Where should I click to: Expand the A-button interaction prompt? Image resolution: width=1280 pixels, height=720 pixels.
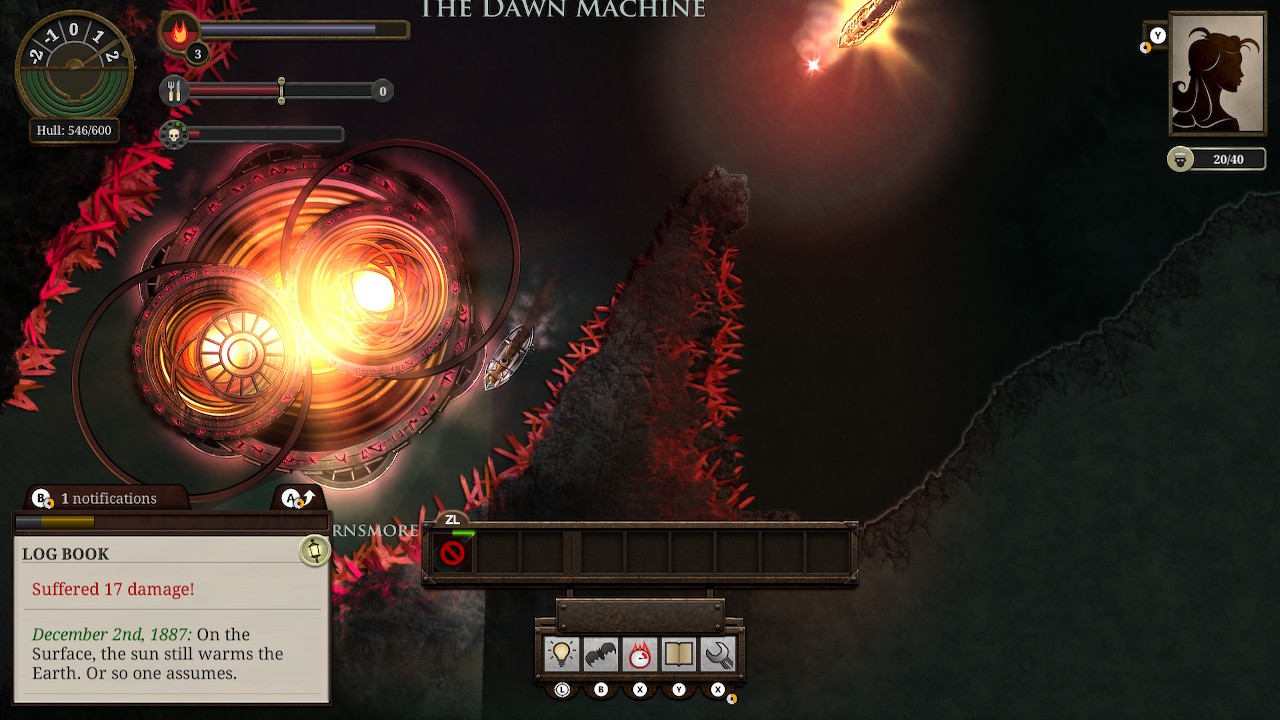tap(296, 496)
